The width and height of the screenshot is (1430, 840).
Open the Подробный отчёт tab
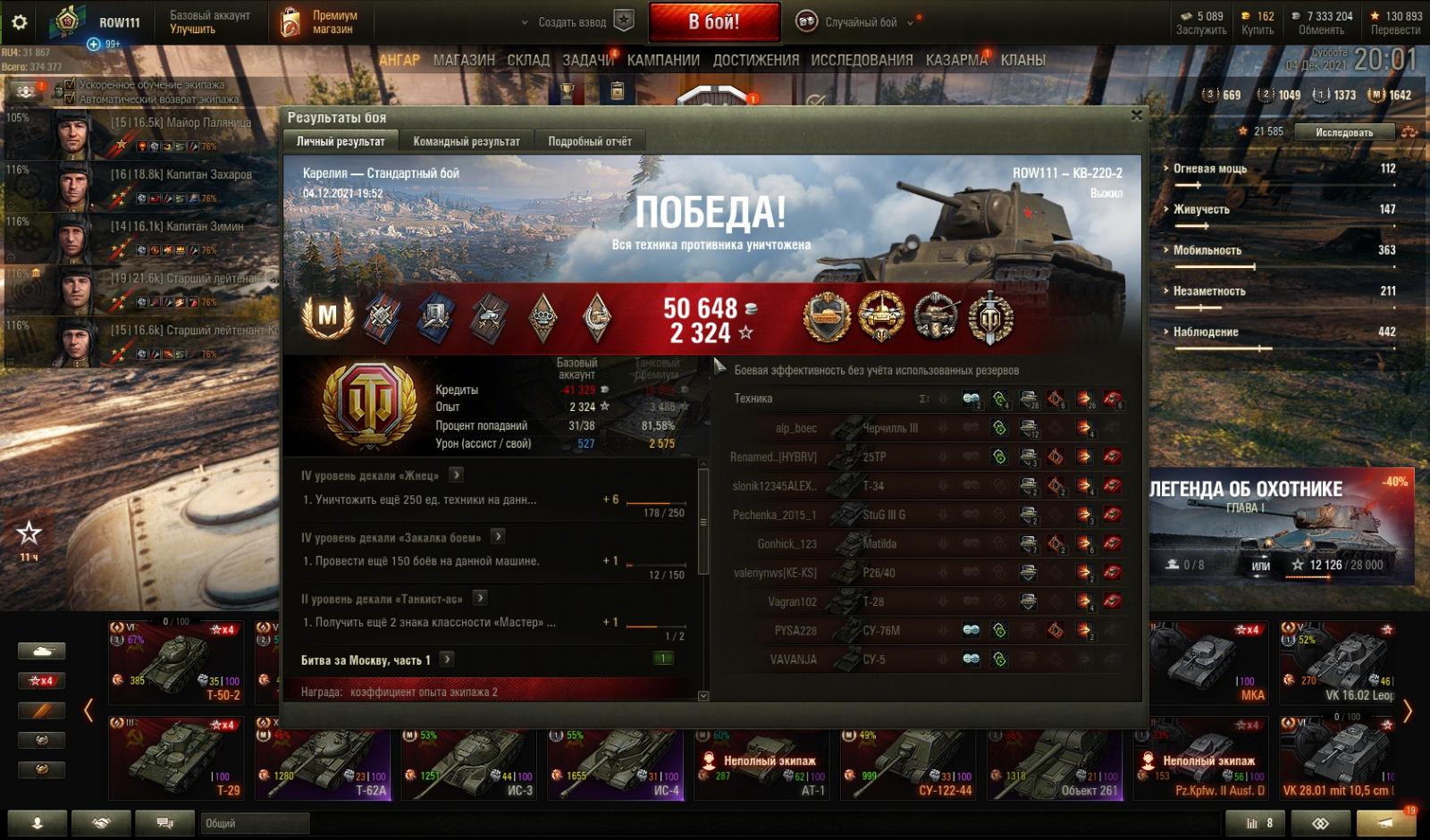[x=589, y=141]
